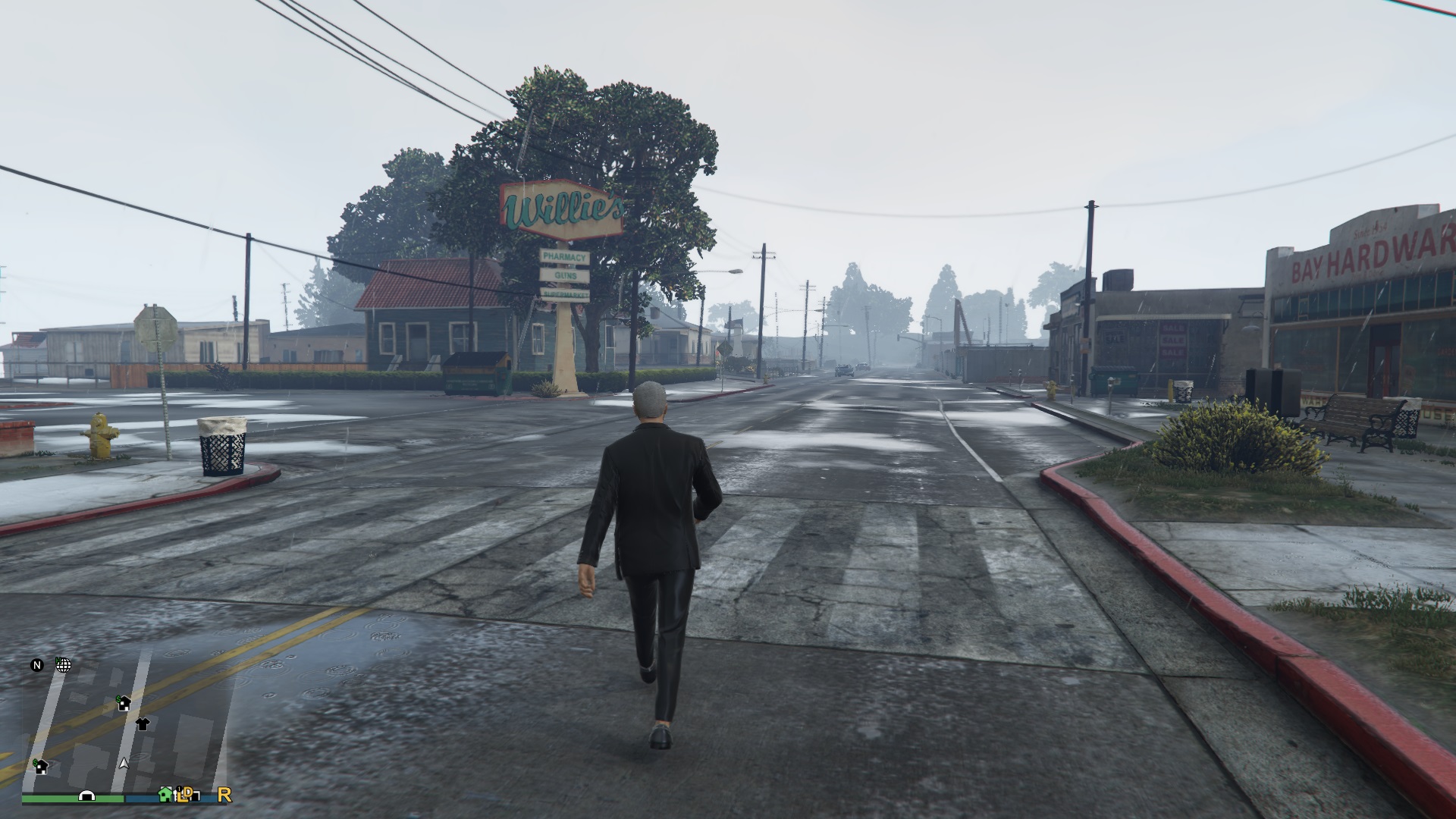Screen dimensions: 1456x819
Task: Select the yellow R mission blip
Action: (x=224, y=795)
